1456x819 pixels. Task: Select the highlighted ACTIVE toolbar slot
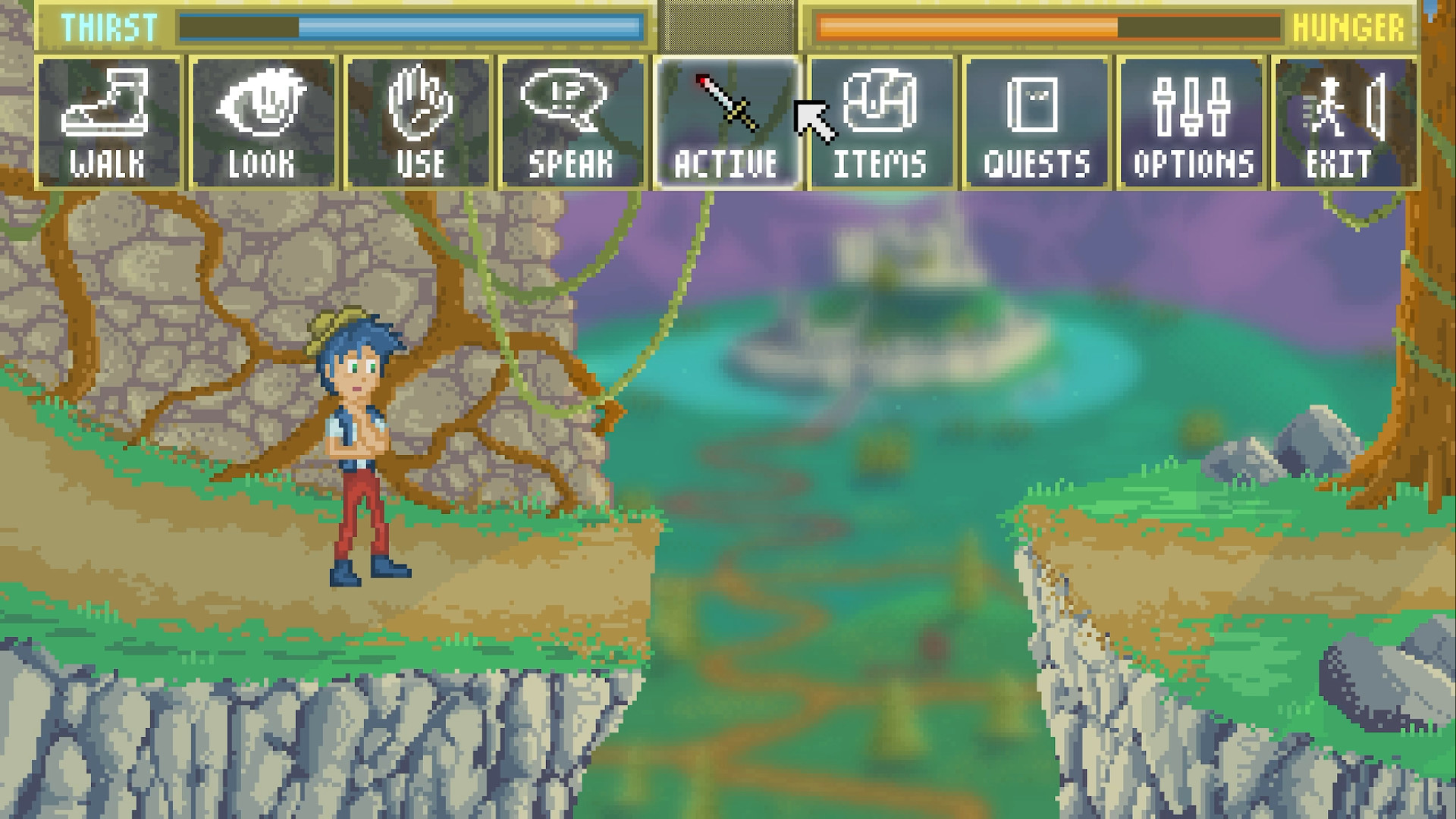(726, 121)
